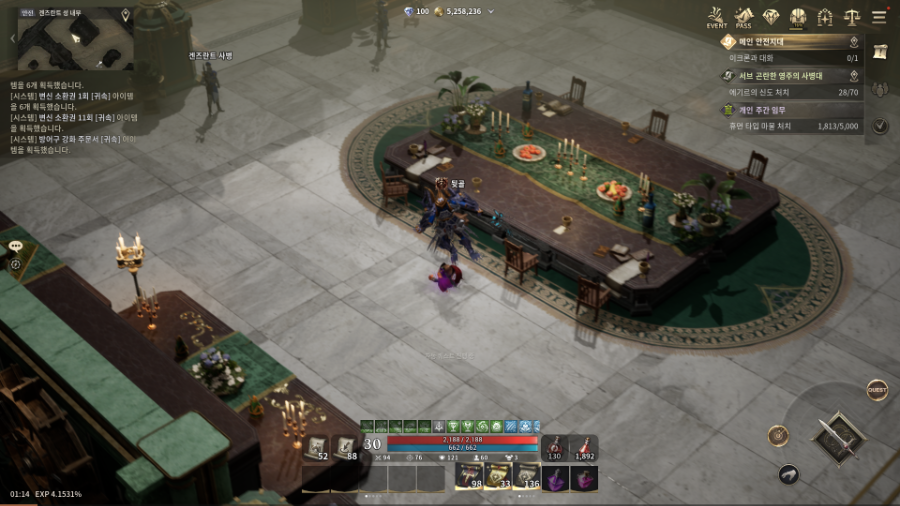Click the horse mount button

(789, 475)
